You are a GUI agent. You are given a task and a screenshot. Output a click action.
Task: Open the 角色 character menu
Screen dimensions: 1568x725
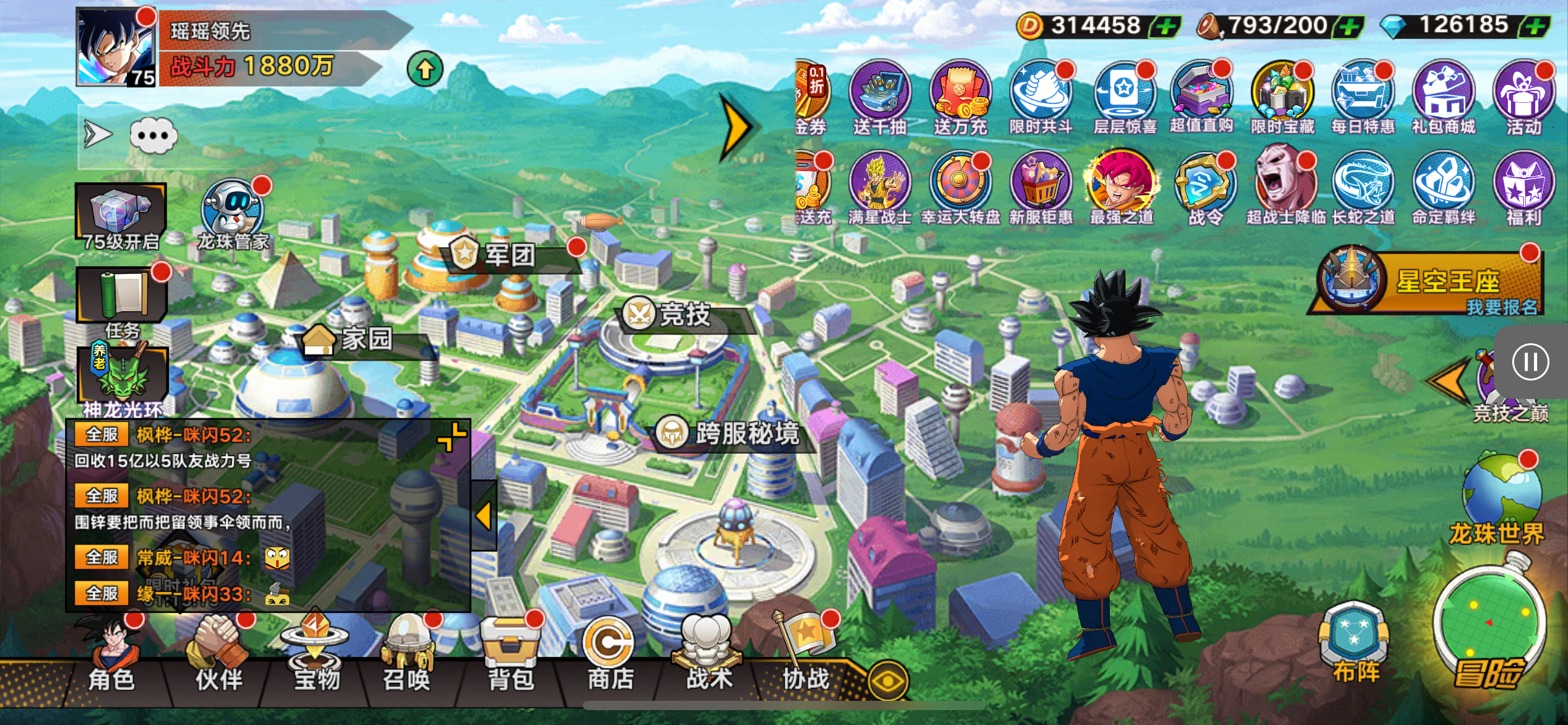coord(111,657)
